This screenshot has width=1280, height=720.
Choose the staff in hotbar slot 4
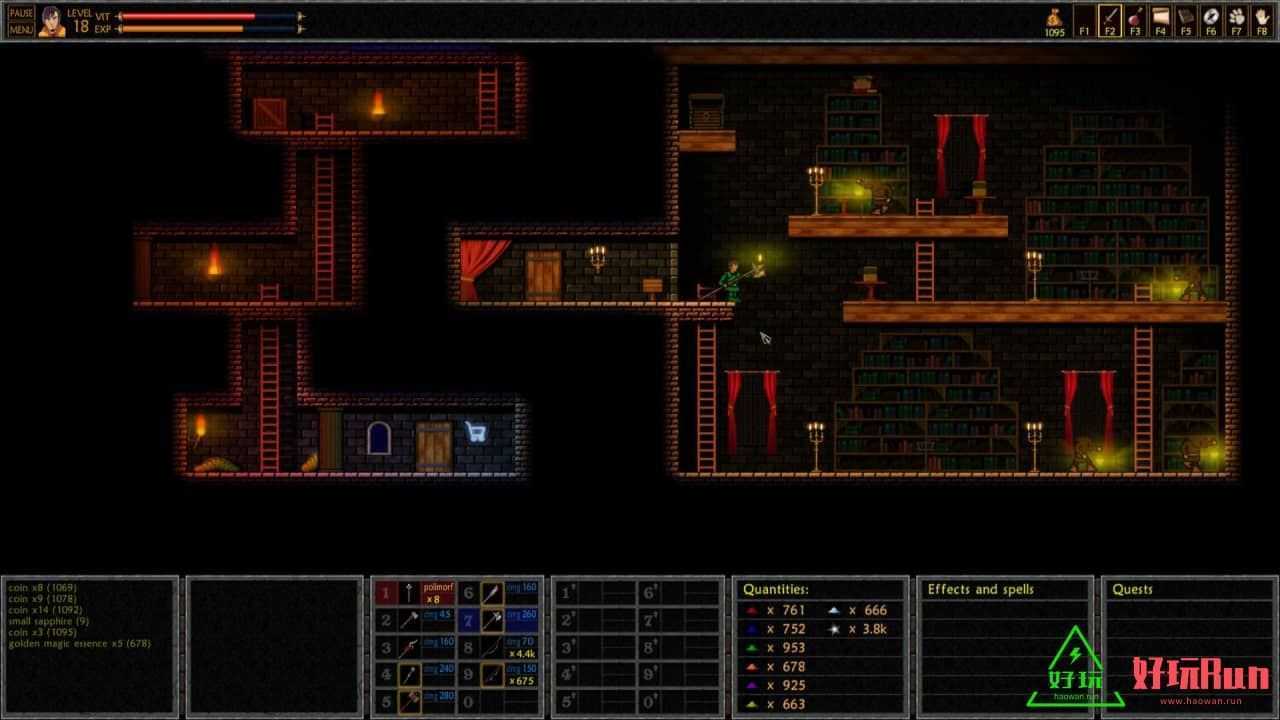click(x=410, y=675)
